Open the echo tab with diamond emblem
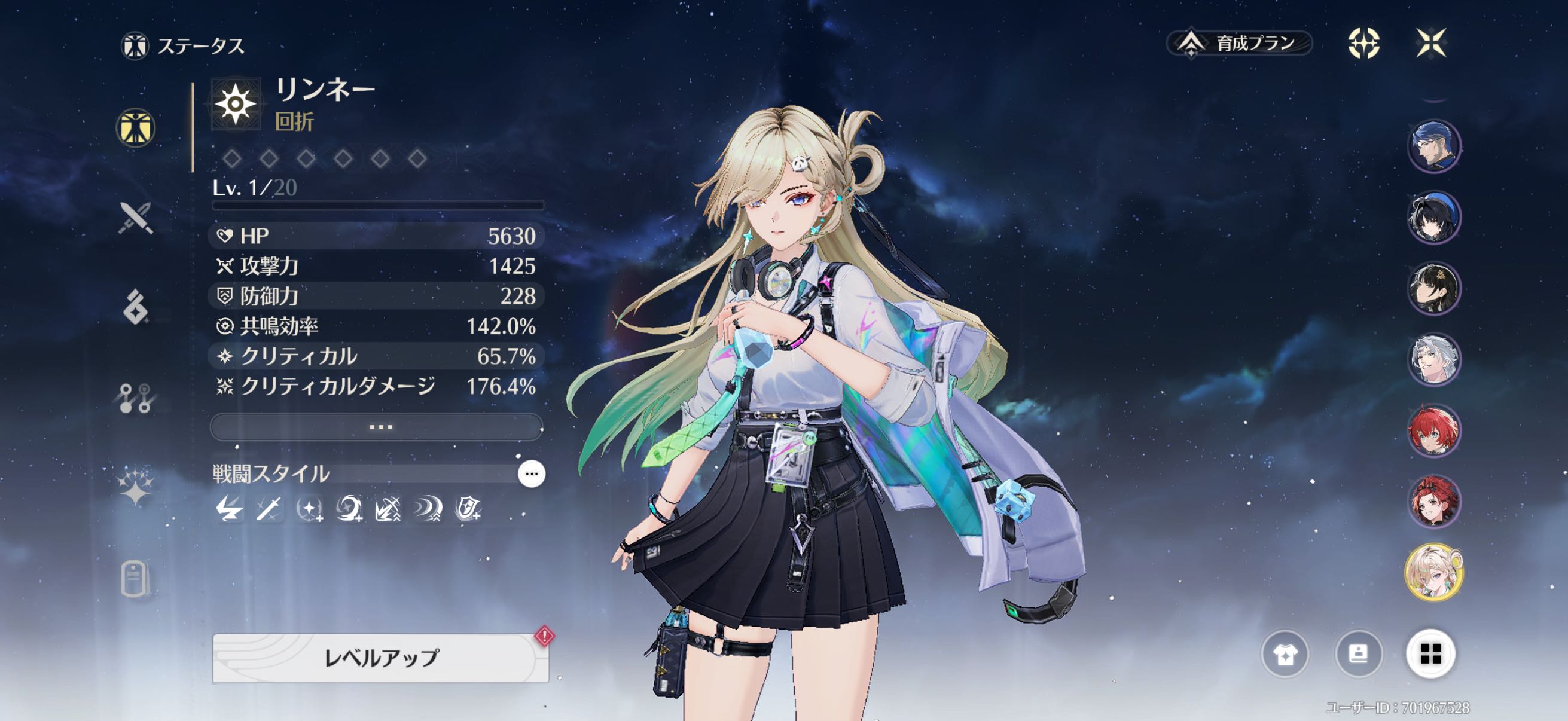 [x=135, y=306]
